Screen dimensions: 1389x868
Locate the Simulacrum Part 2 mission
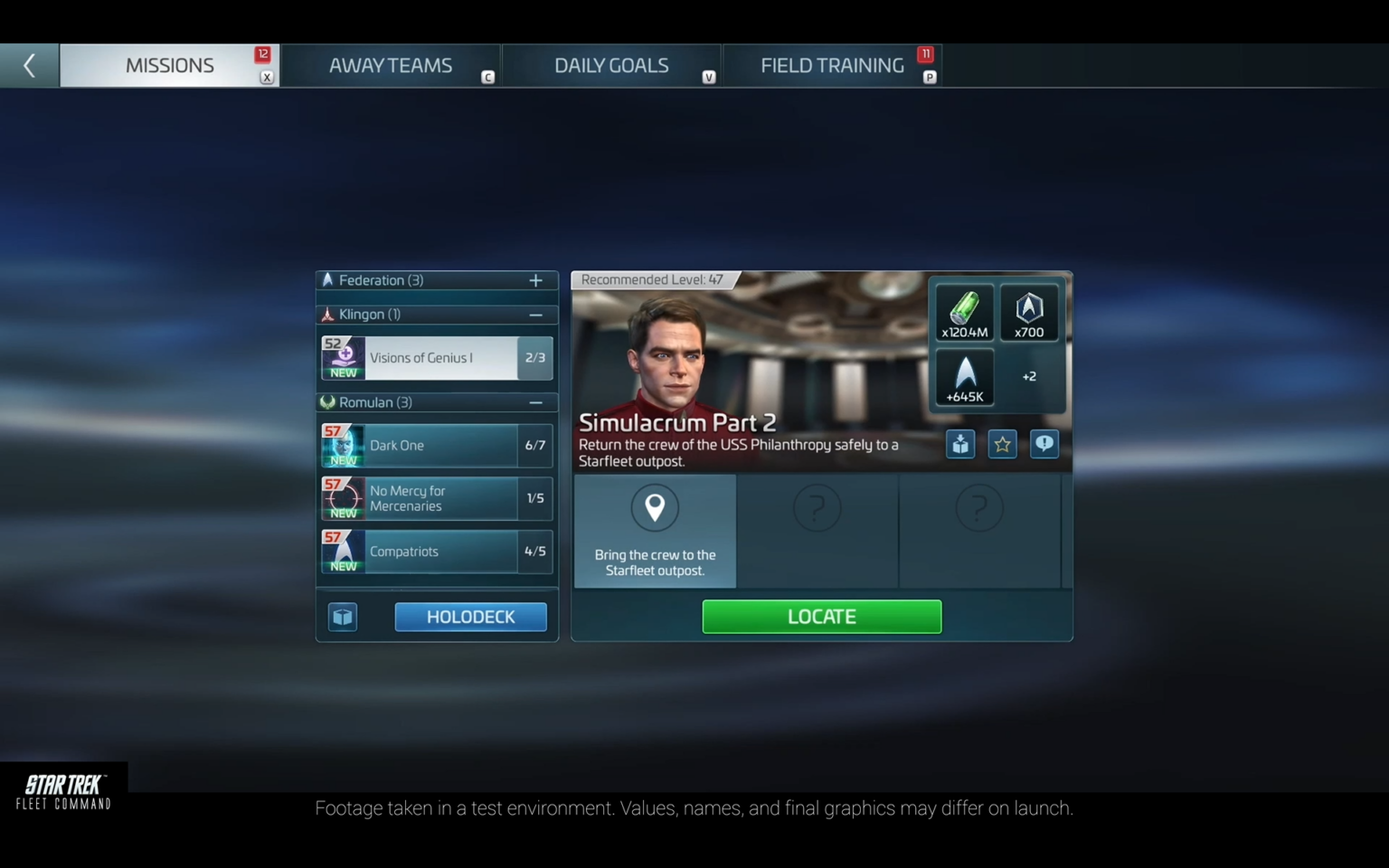(821, 617)
